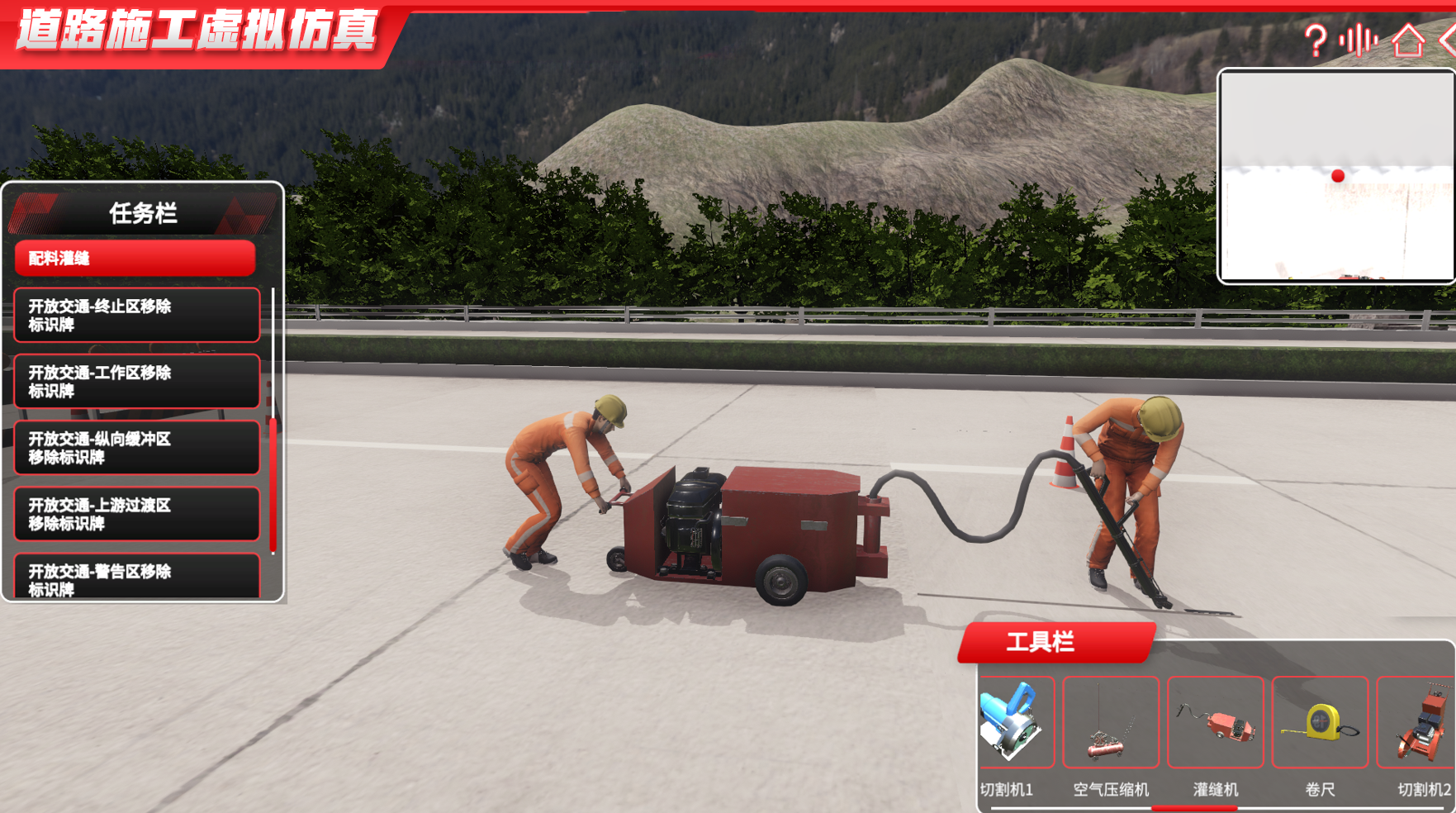Click the toolbar's horizontal scrollbar
Screen dimensions: 1456x813
coord(1194,808)
